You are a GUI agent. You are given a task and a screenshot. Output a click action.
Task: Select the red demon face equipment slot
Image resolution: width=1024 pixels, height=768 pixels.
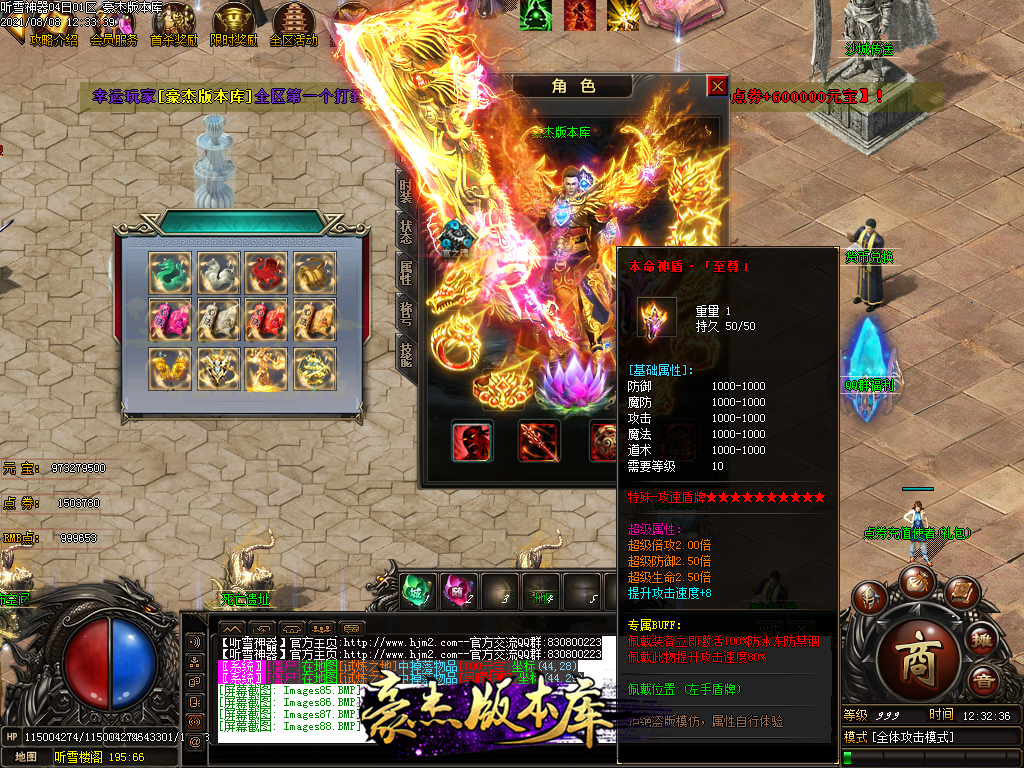[x=472, y=441]
